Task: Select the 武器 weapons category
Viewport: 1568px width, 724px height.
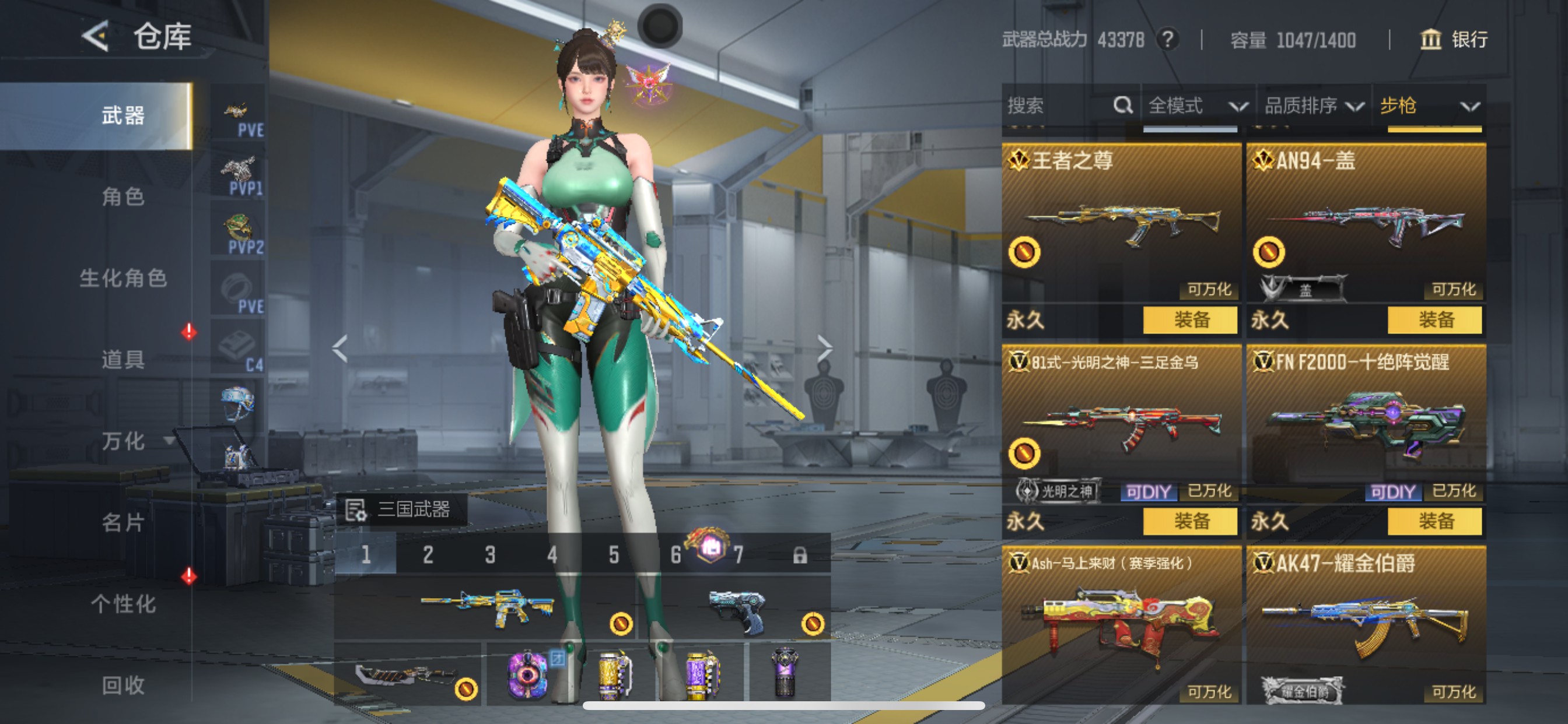Action: (123, 115)
